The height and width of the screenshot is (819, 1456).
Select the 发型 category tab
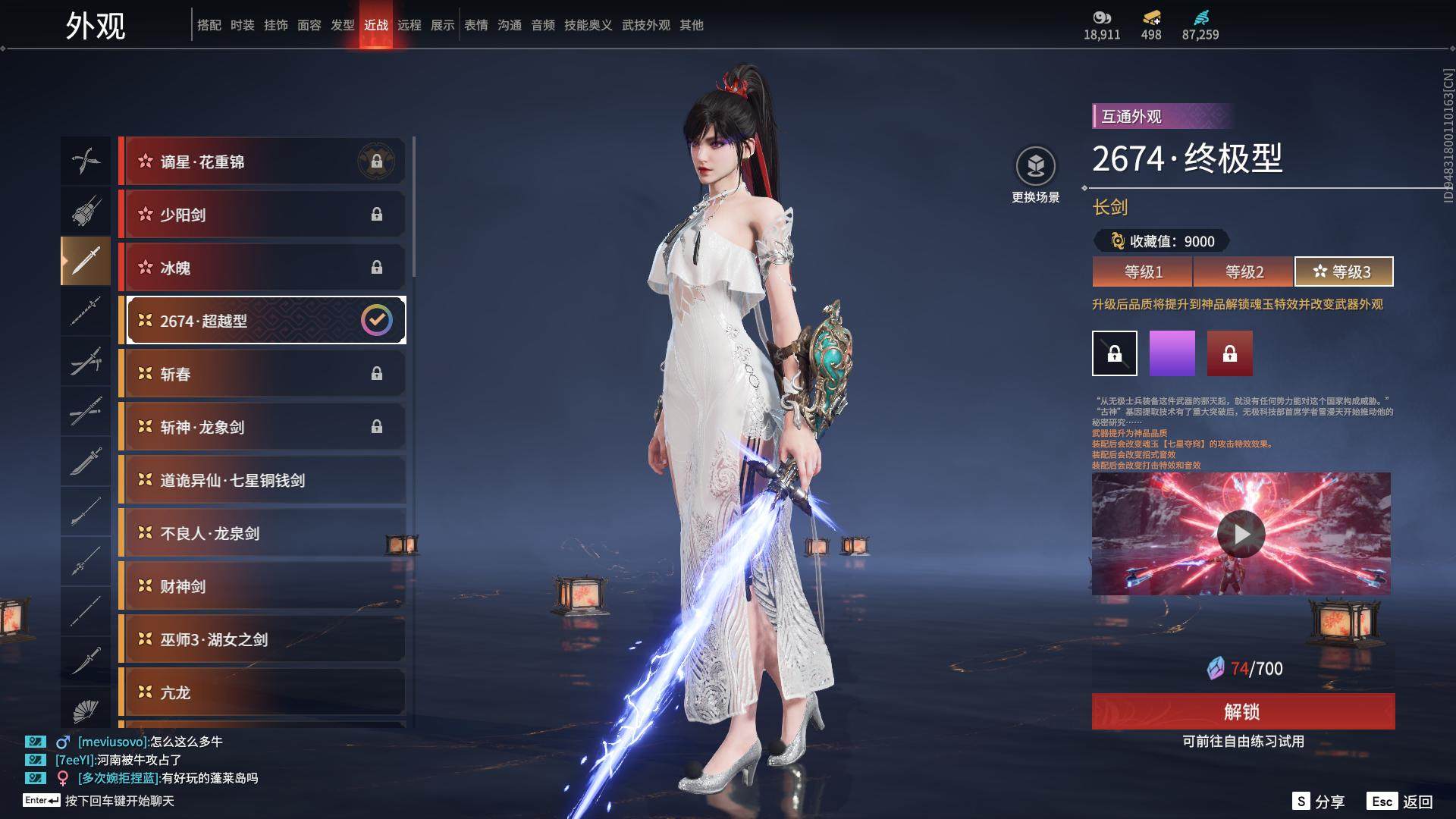point(343,25)
